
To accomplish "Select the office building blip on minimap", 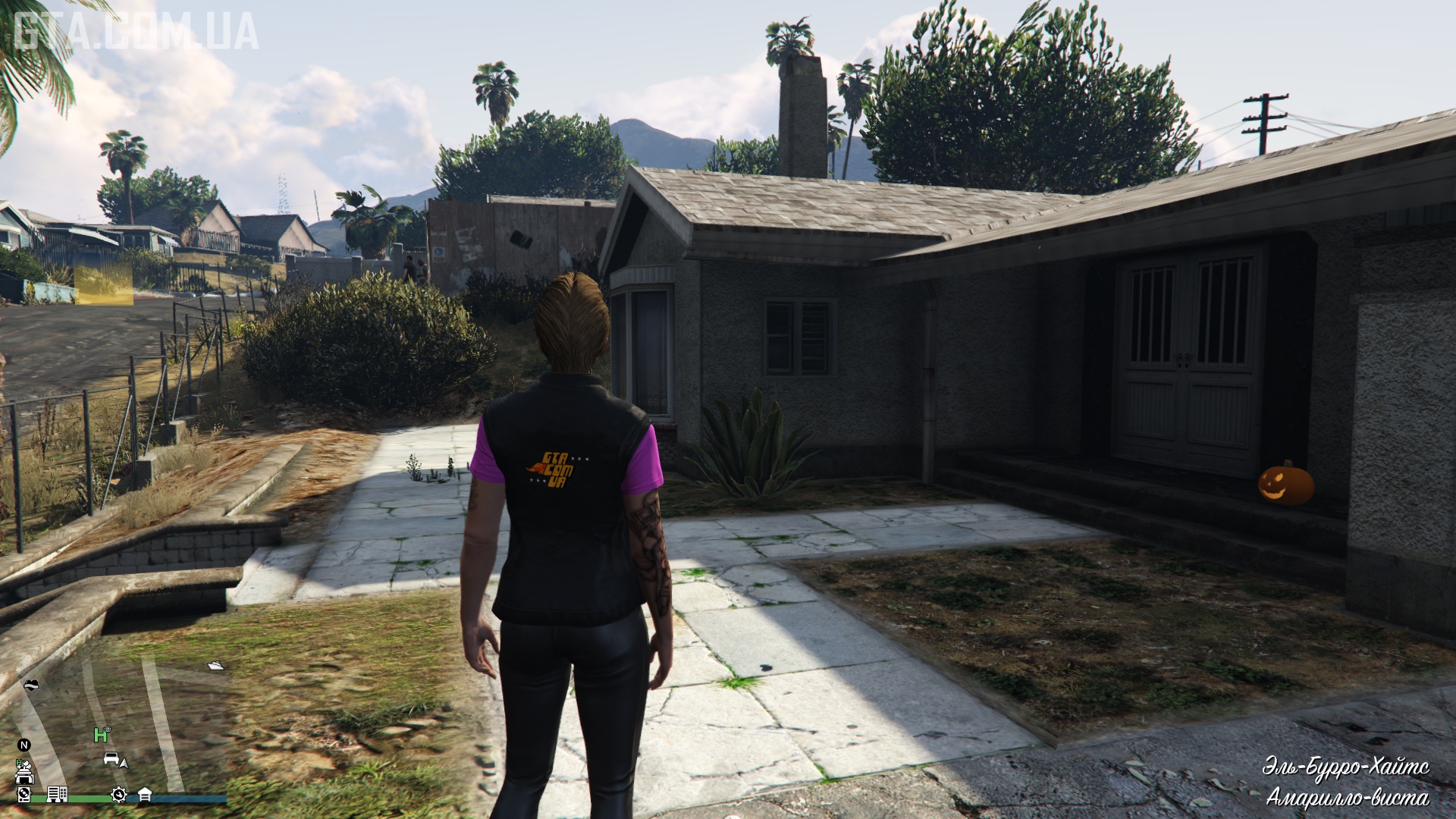I will (x=57, y=794).
